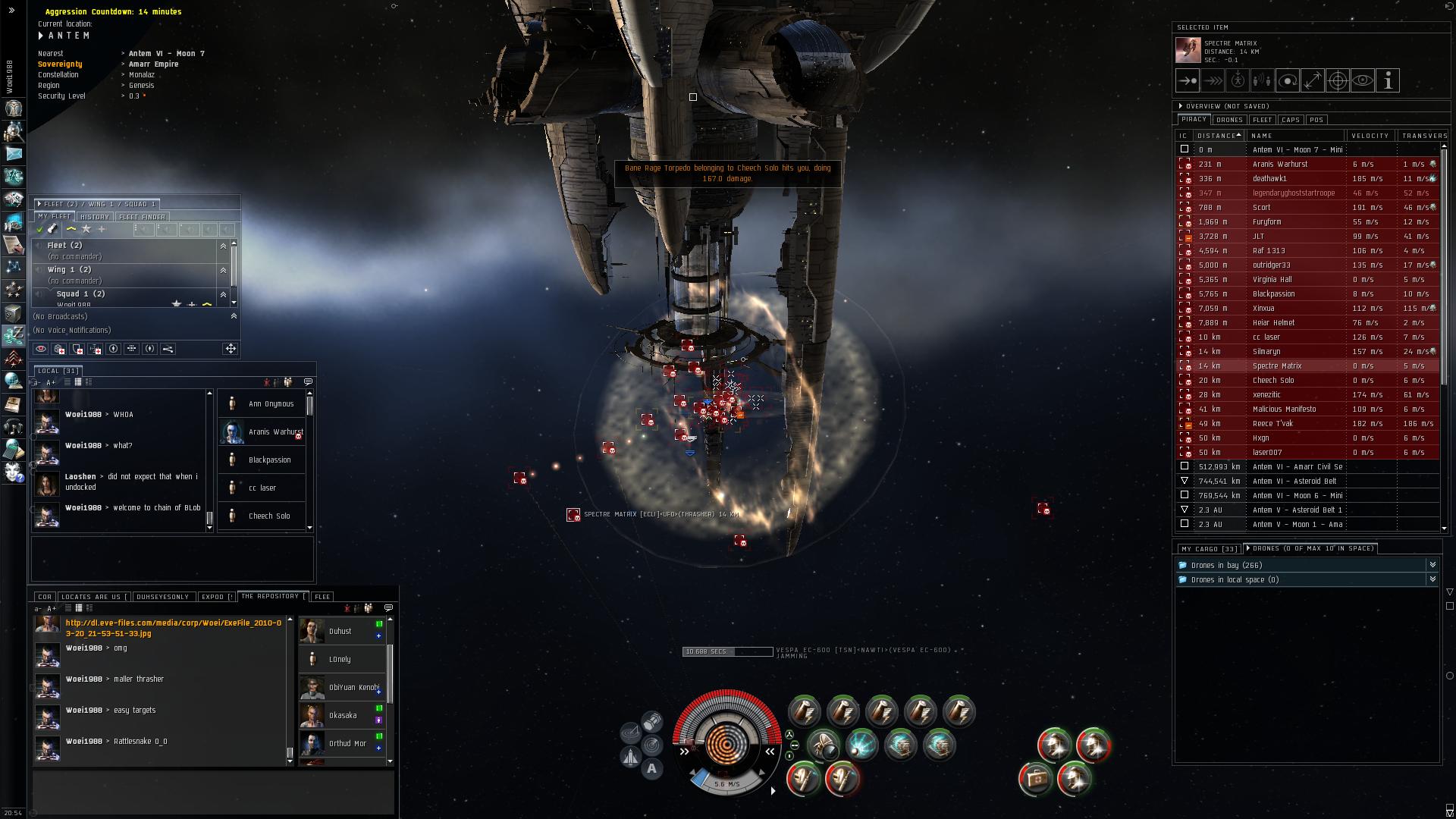
Task: Select Aranis Warhurst overview row
Action: tap(1280, 165)
